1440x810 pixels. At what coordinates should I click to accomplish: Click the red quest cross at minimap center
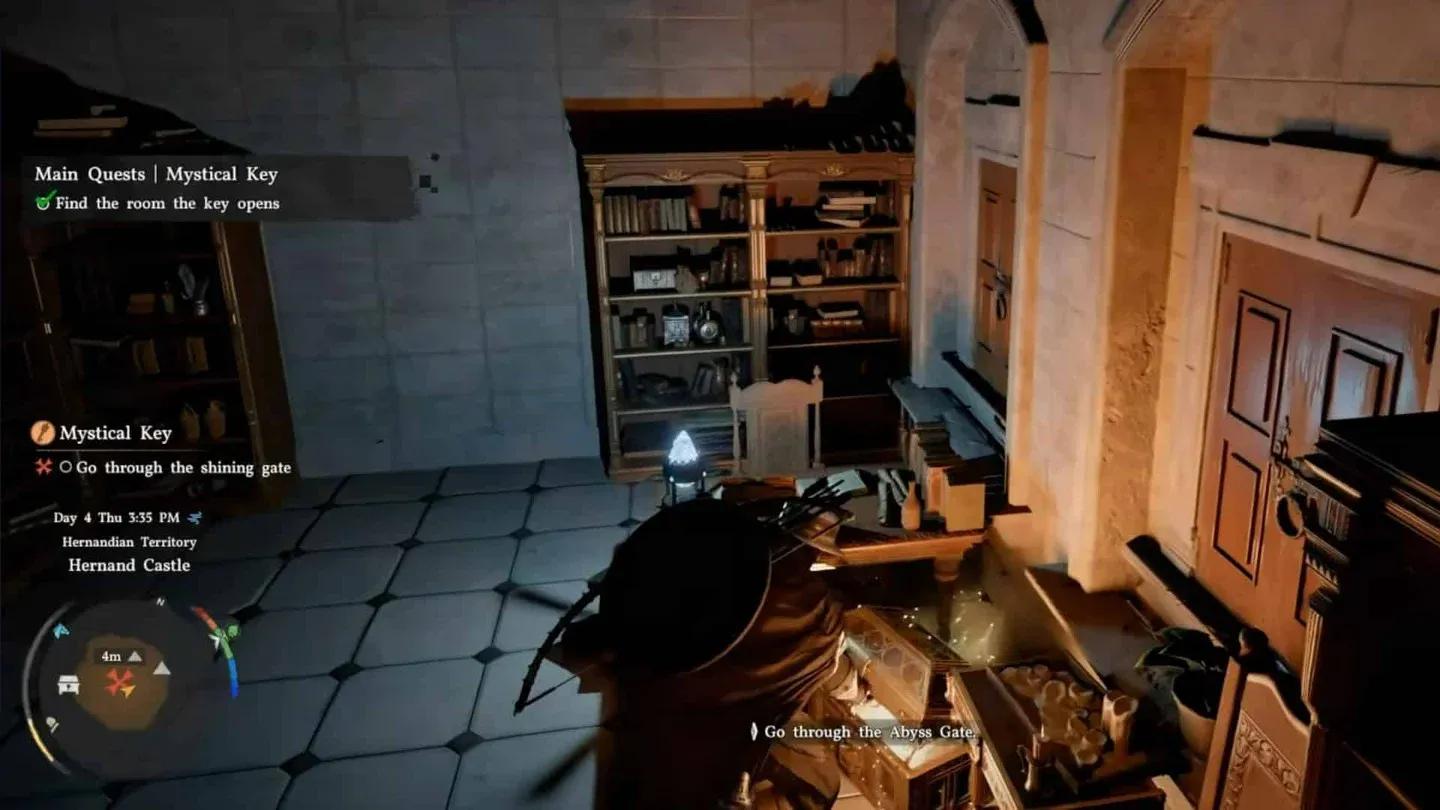117,681
